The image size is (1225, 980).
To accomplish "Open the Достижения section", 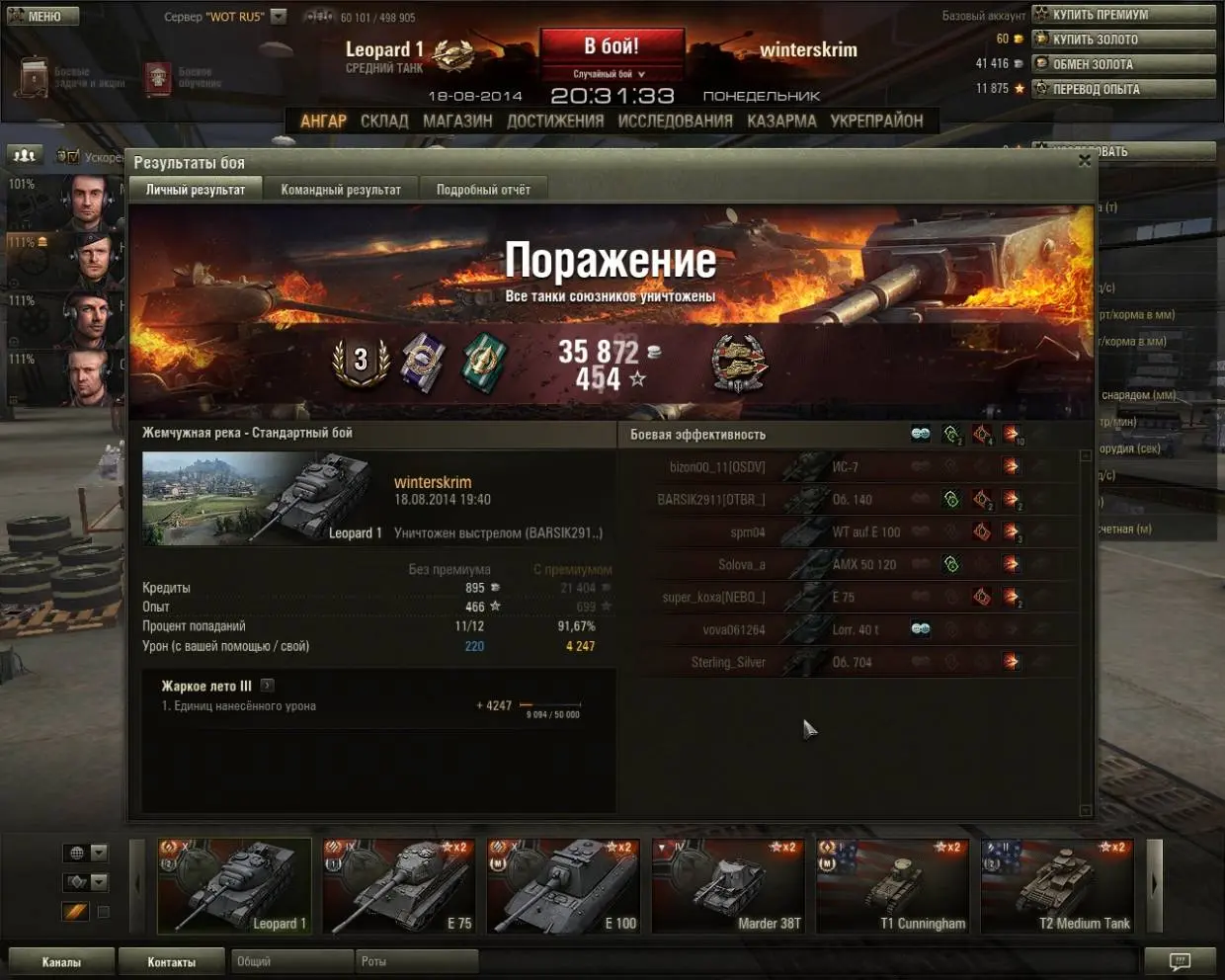I will coord(555,121).
